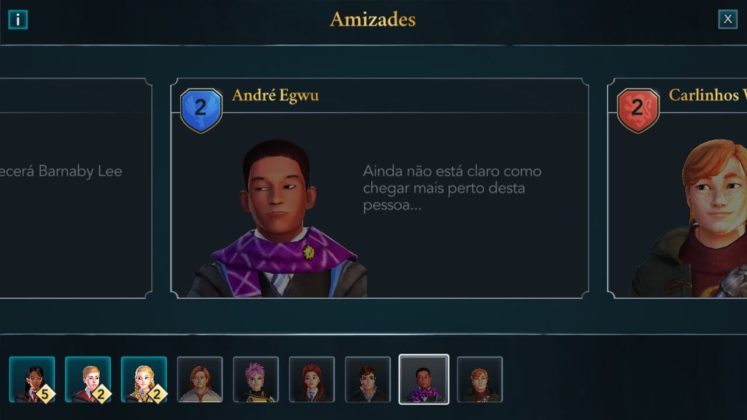The width and height of the screenshot is (747, 420).
Task: Select the pink-haired character thumbnail
Action: [256, 380]
